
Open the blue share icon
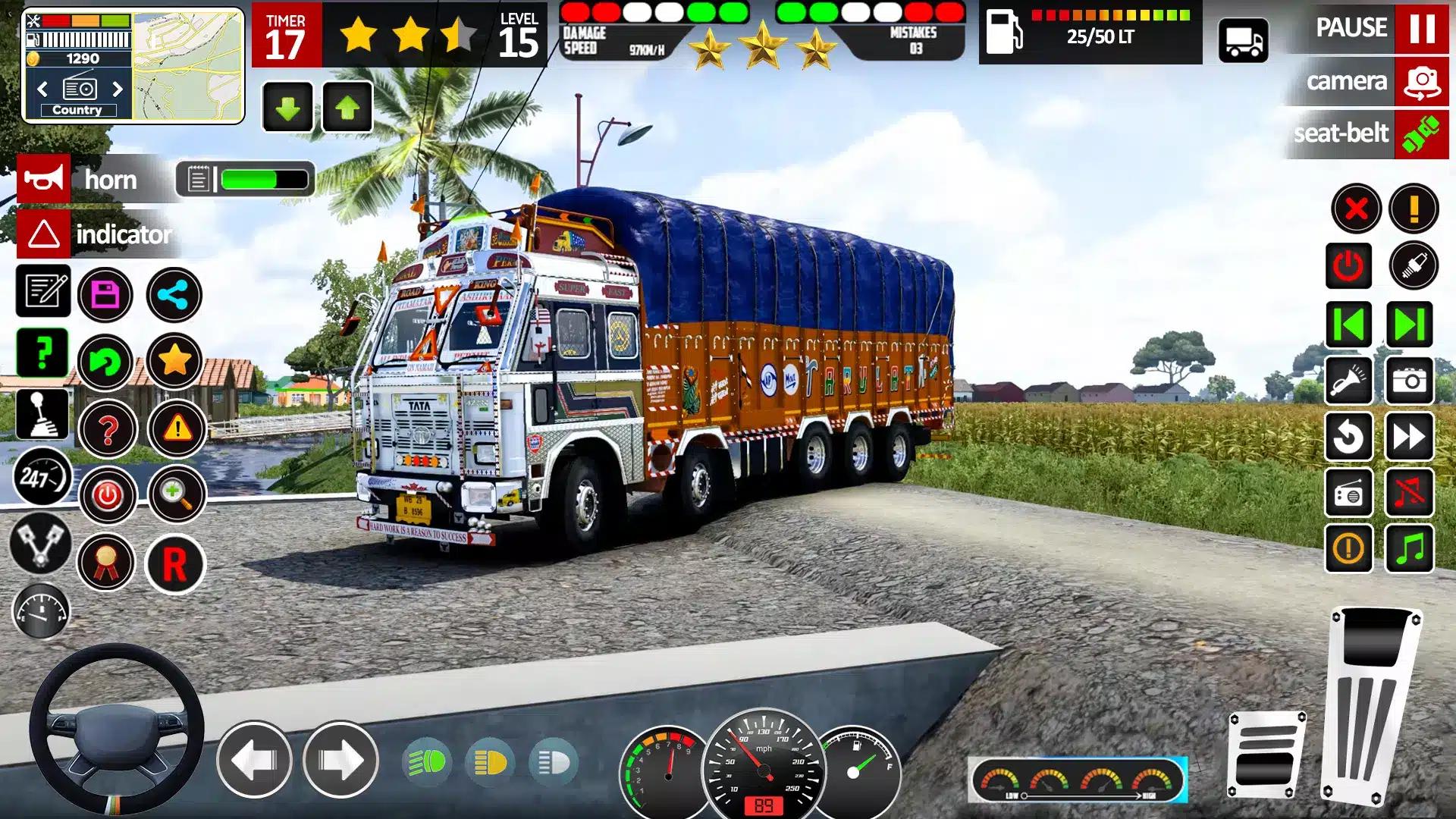click(x=174, y=294)
